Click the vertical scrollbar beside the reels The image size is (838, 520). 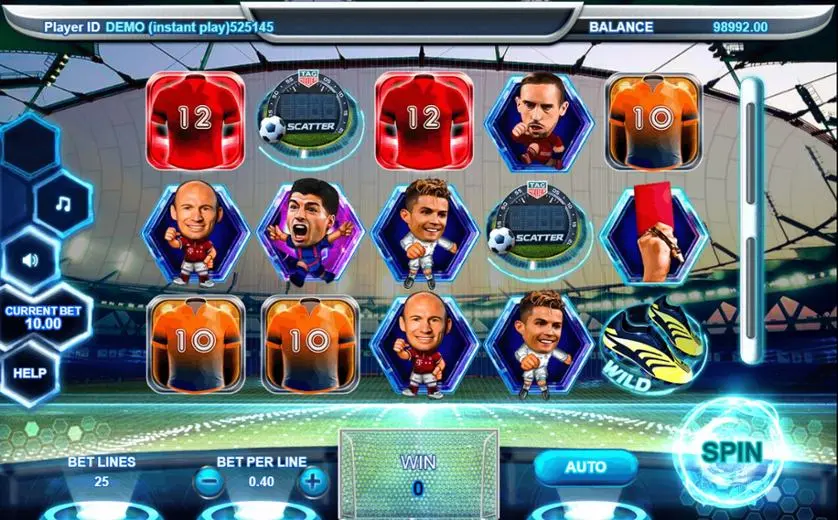point(751,220)
